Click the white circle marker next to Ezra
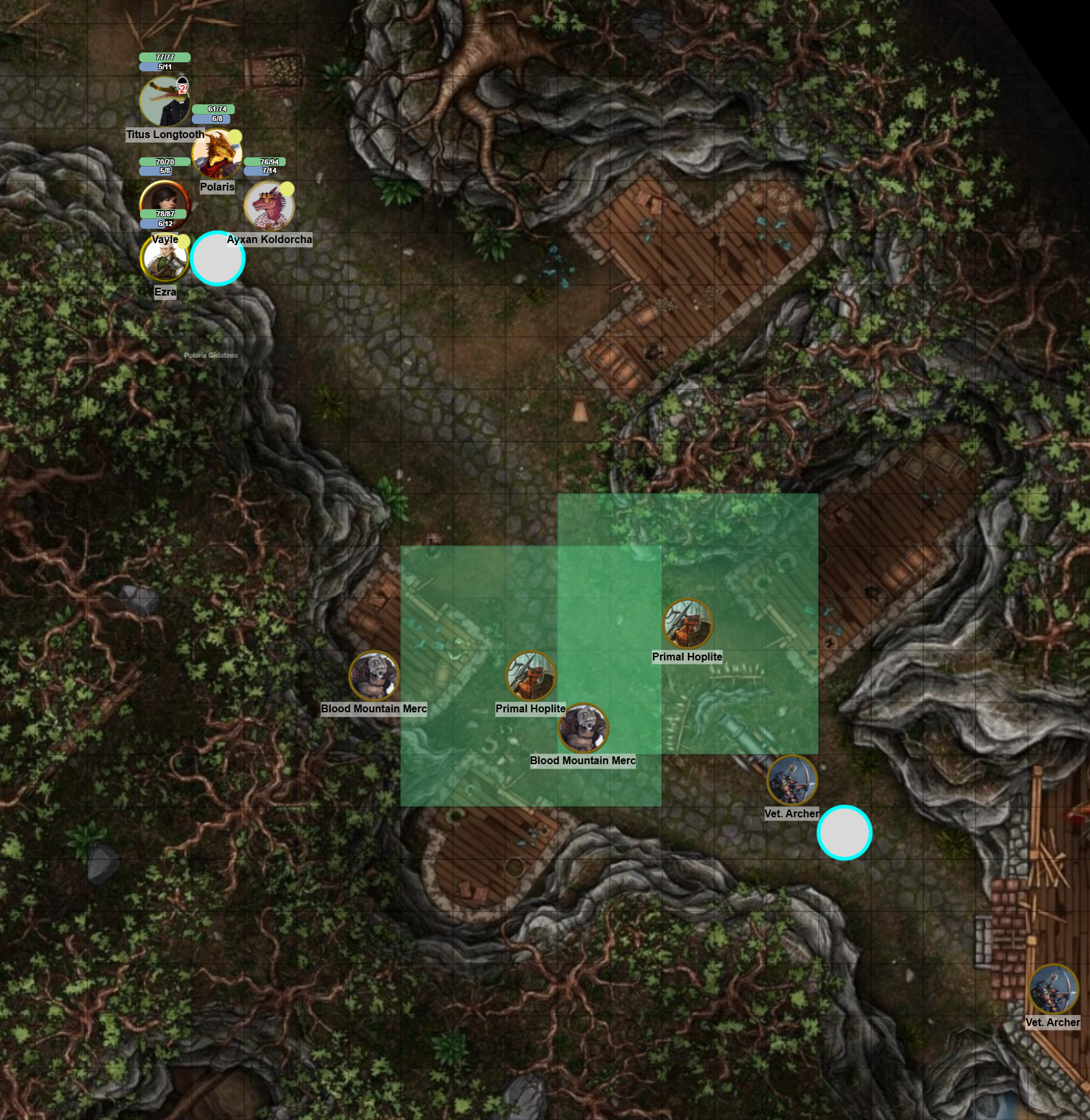Image resolution: width=1090 pixels, height=1120 pixels. (x=218, y=258)
